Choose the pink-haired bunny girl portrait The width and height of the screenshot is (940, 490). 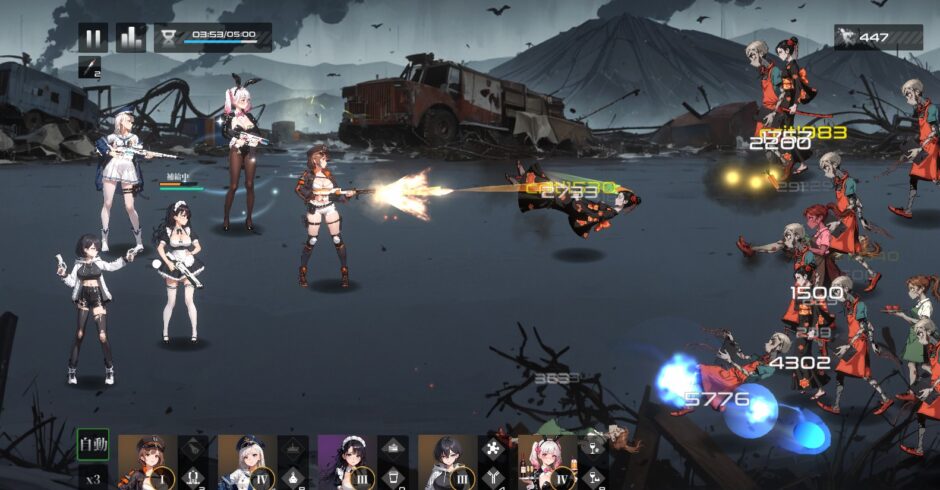[x=547, y=462]
